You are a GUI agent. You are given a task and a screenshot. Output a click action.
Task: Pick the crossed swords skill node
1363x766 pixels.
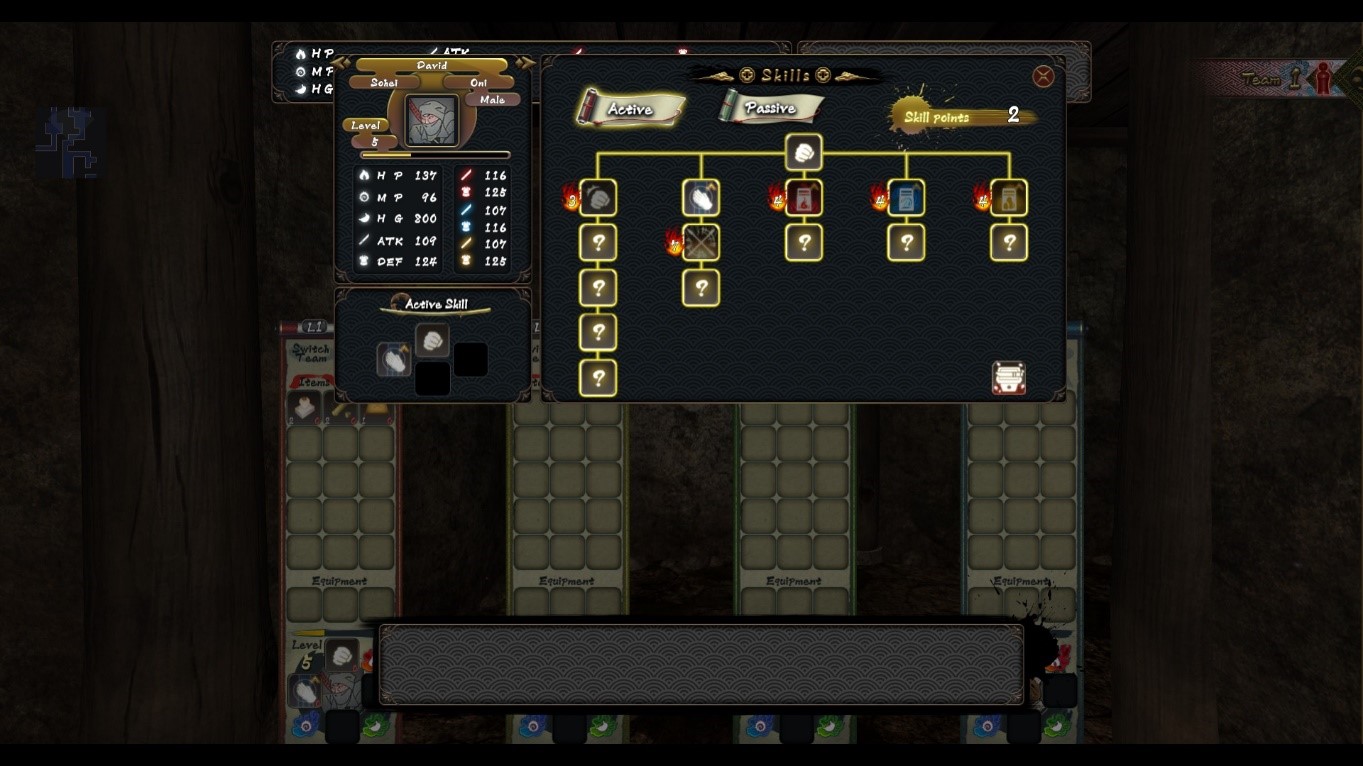(x=701, y=243)
